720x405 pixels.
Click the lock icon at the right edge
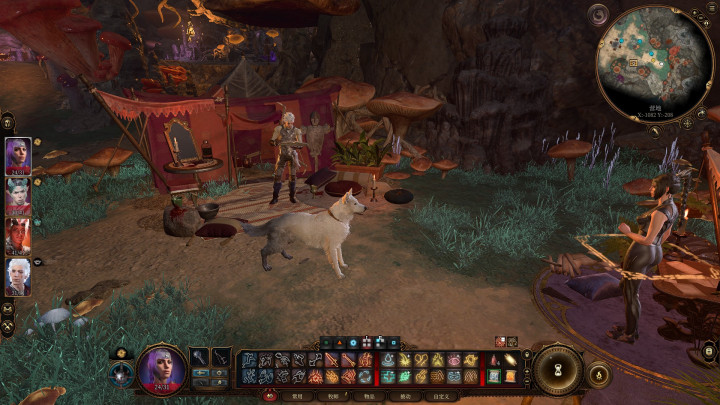coord(708,350)
